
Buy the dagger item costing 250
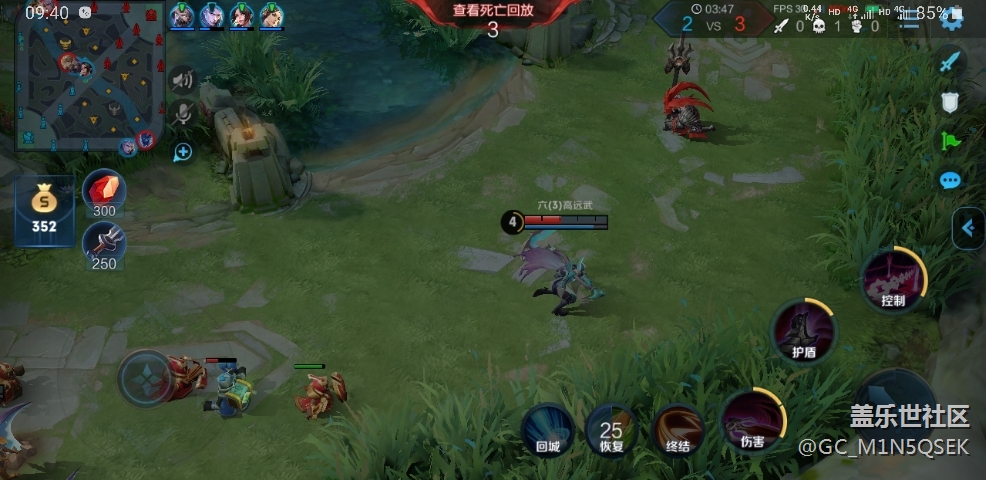[104, 243]
